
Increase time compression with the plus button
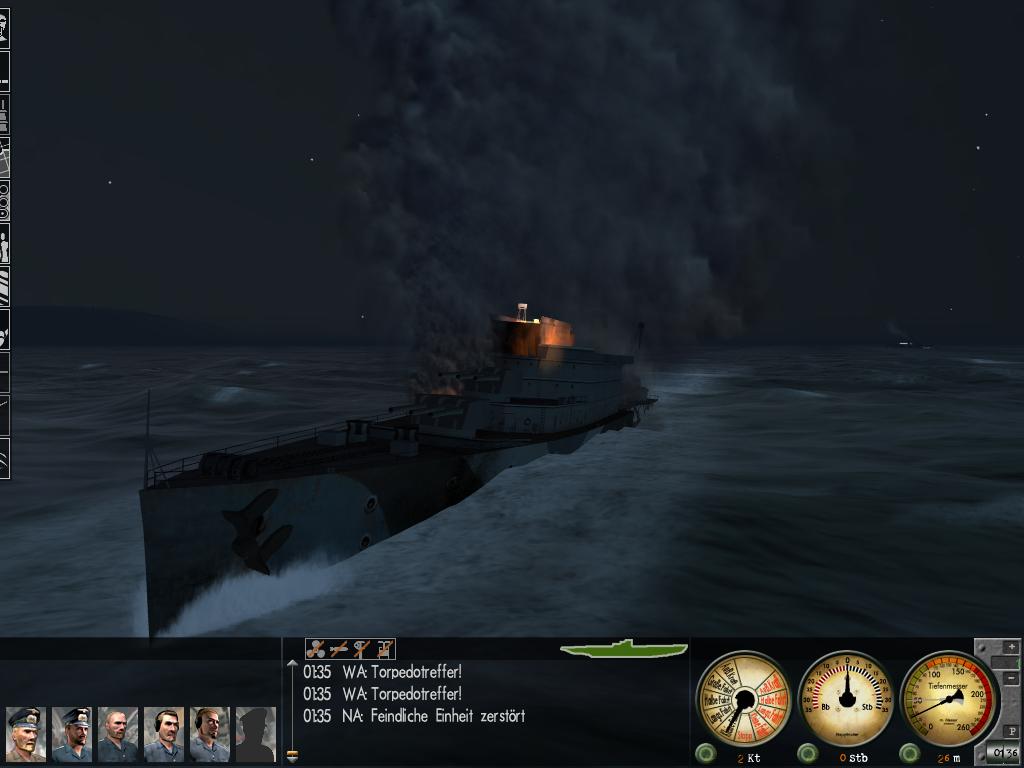tap(1012, 649)
